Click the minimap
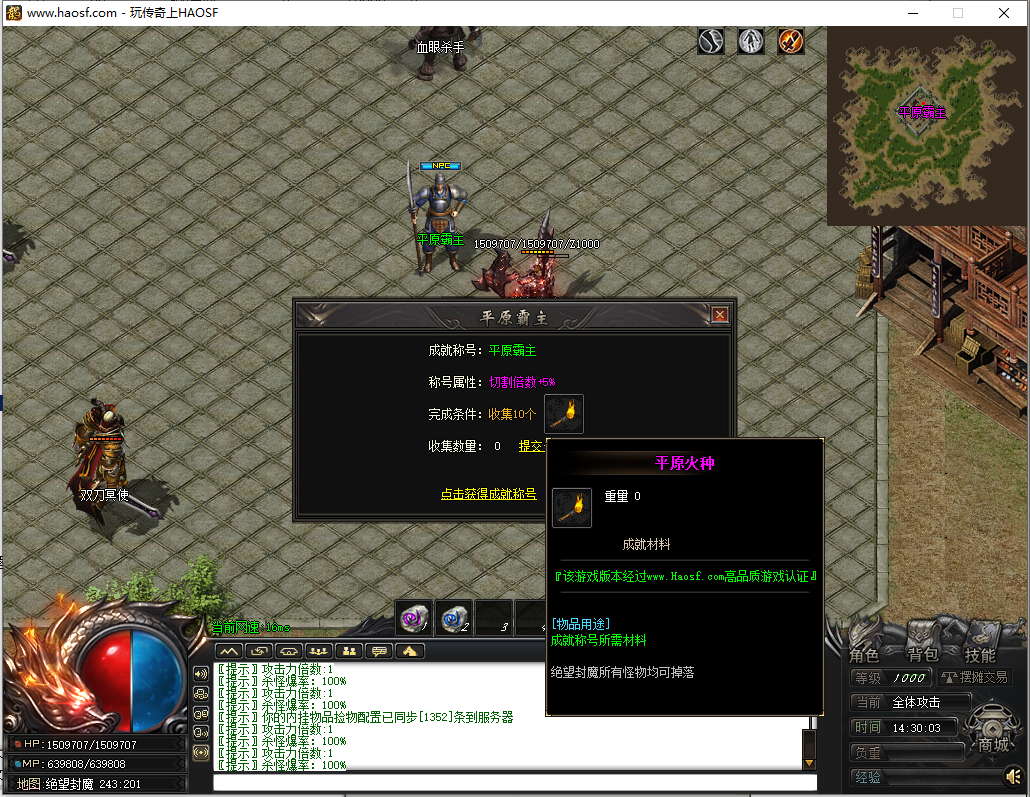Image resolution: width=1030 pixels, height=797 pixels. [922, 125]
